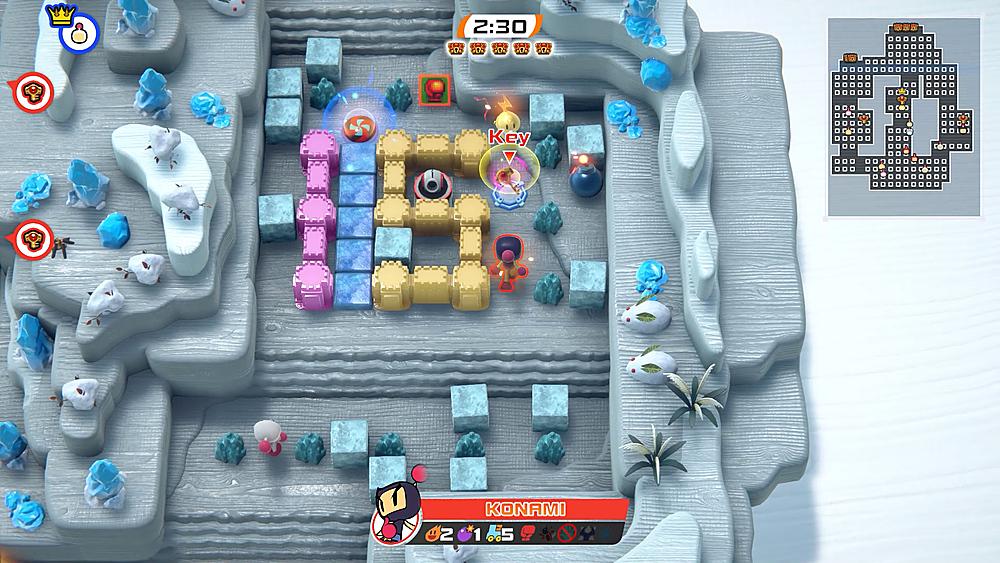Select the crowned white bomber player badge
This screenshot has height=563, width=1000.
click(x=65, y=28)
